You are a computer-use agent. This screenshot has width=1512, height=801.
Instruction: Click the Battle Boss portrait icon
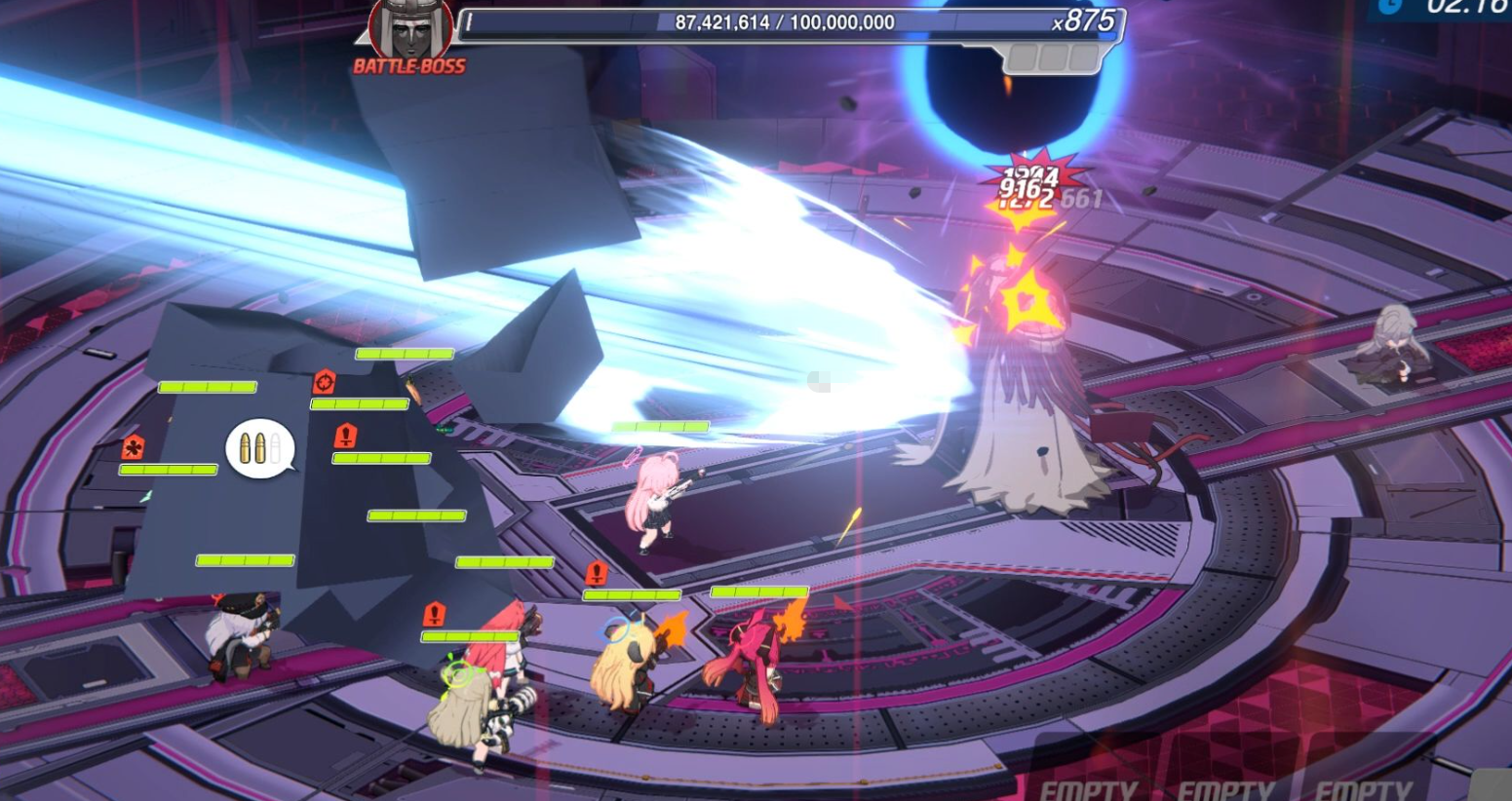(x=410, y=29)
